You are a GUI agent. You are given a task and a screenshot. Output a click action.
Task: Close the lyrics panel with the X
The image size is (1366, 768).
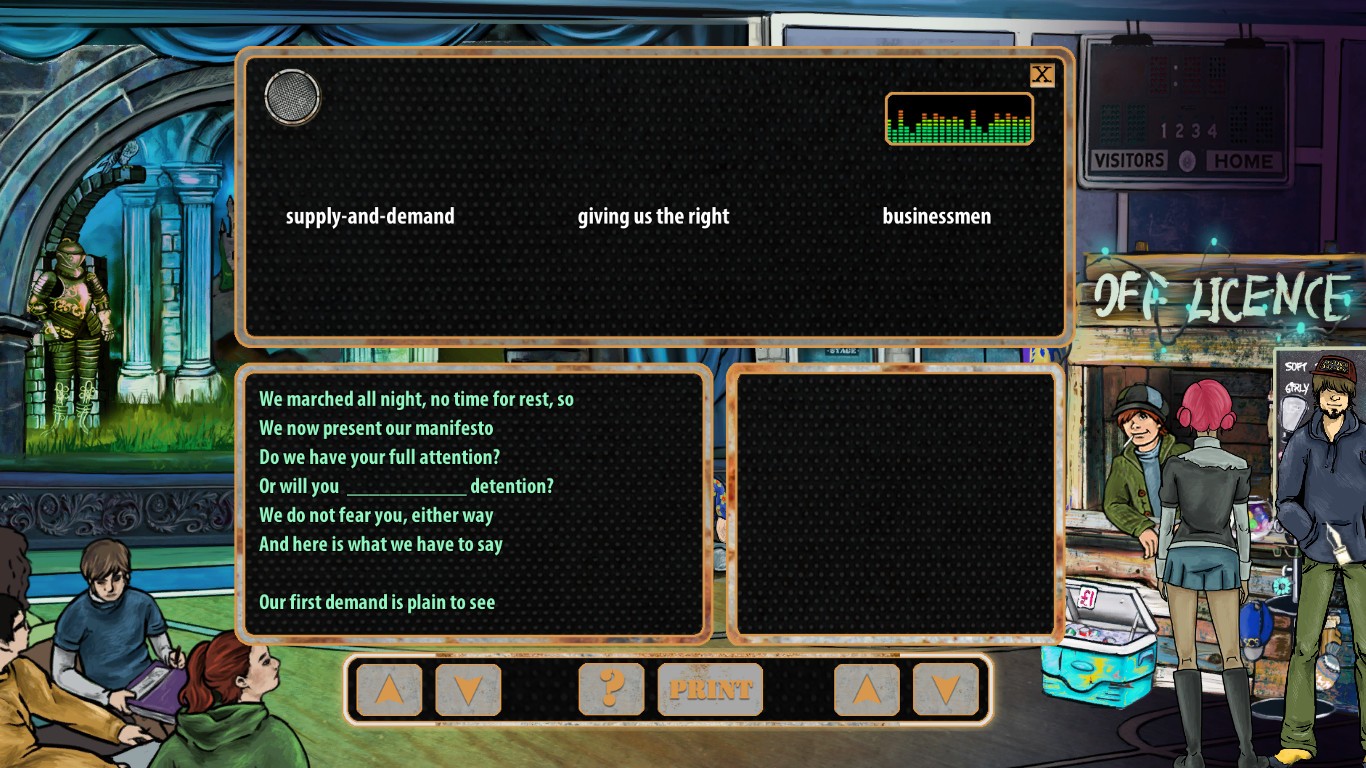(x=1042, y=75)
